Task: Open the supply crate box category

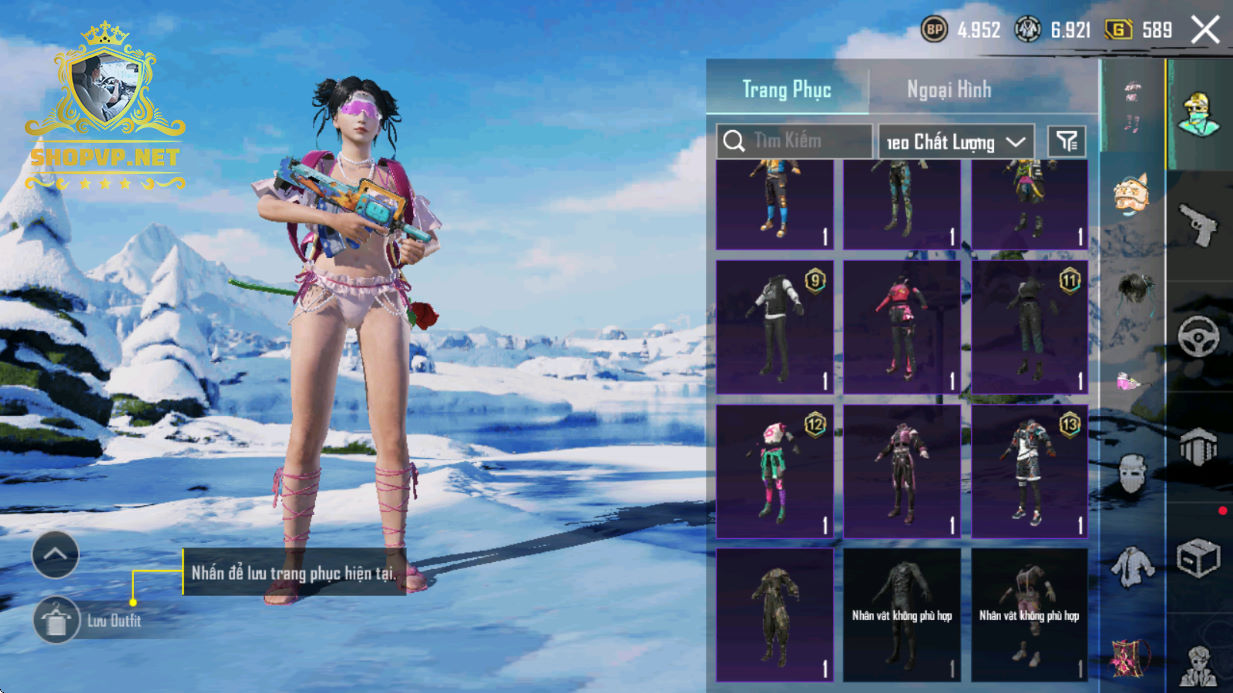Action: tap(1198, 559)
